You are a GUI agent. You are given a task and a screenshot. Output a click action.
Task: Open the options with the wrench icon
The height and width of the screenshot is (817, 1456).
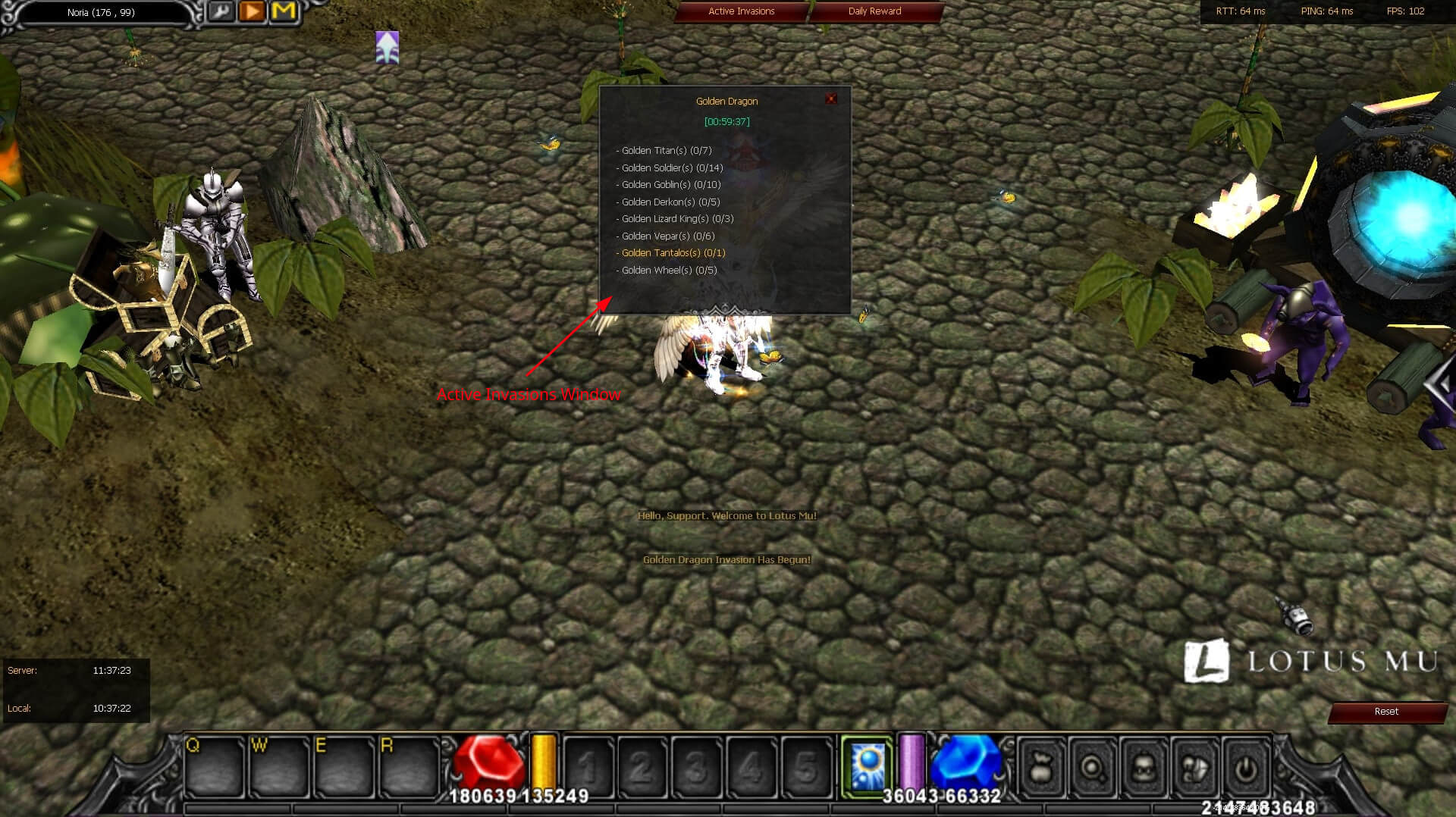click(x=220, y=11)
